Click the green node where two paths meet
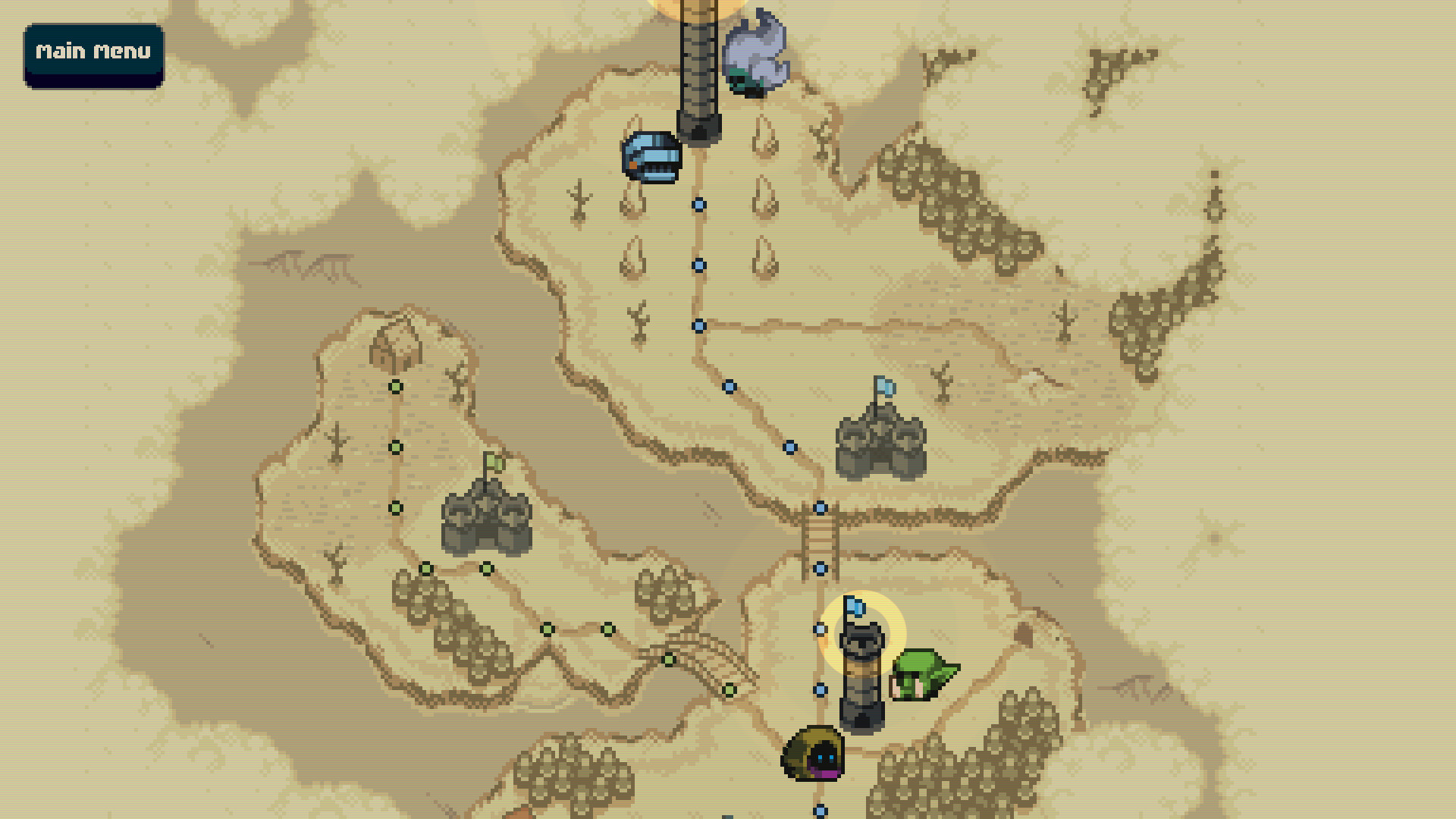 [548, 629]
